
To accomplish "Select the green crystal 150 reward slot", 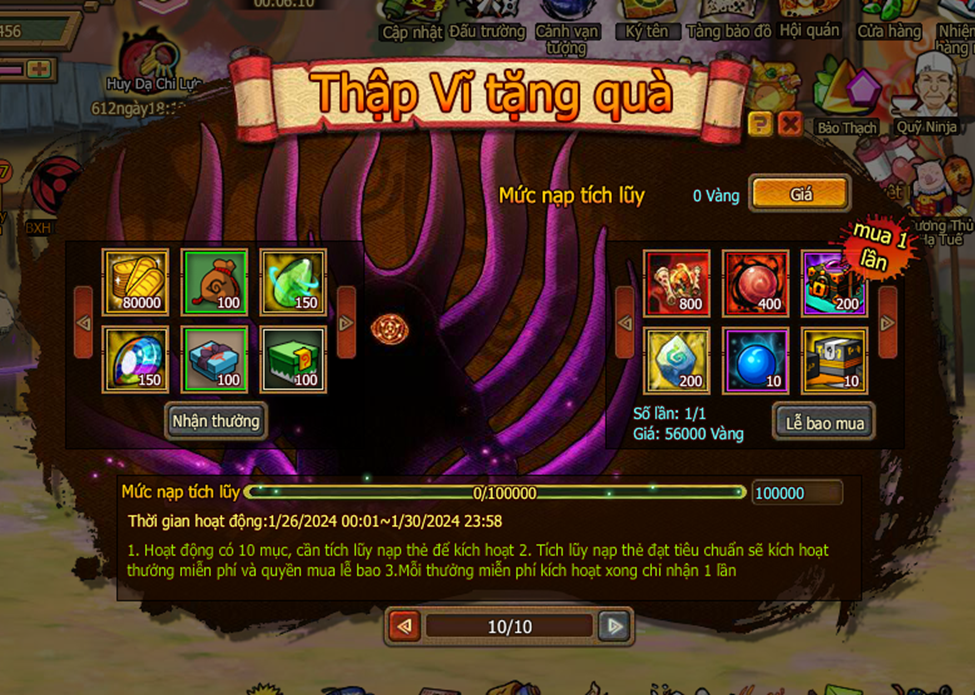I will click(x=293, y=283).
